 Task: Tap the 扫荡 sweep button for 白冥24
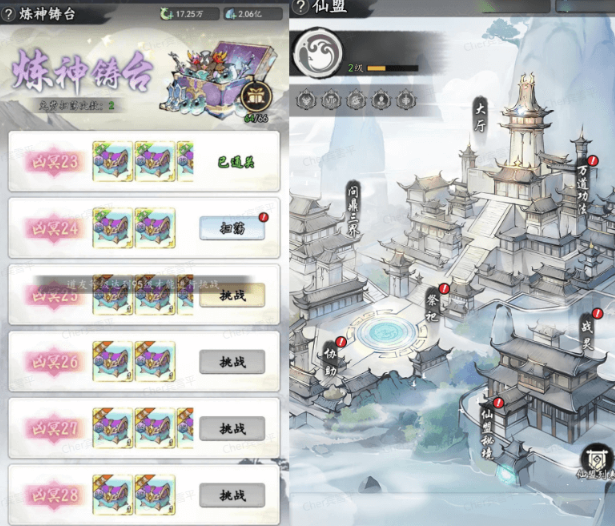pos(232,228)
